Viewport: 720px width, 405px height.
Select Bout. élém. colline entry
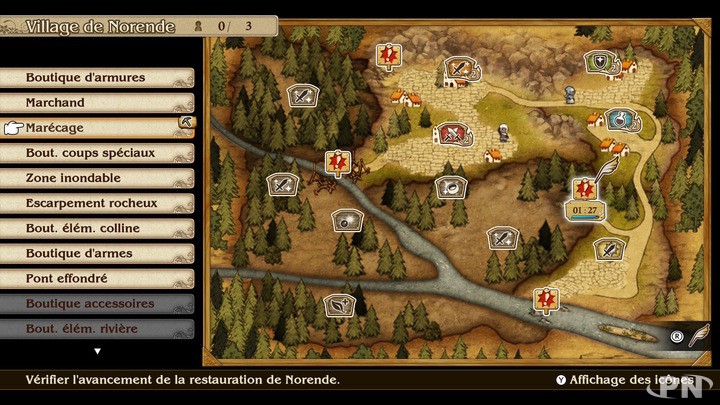pos(97,228)
